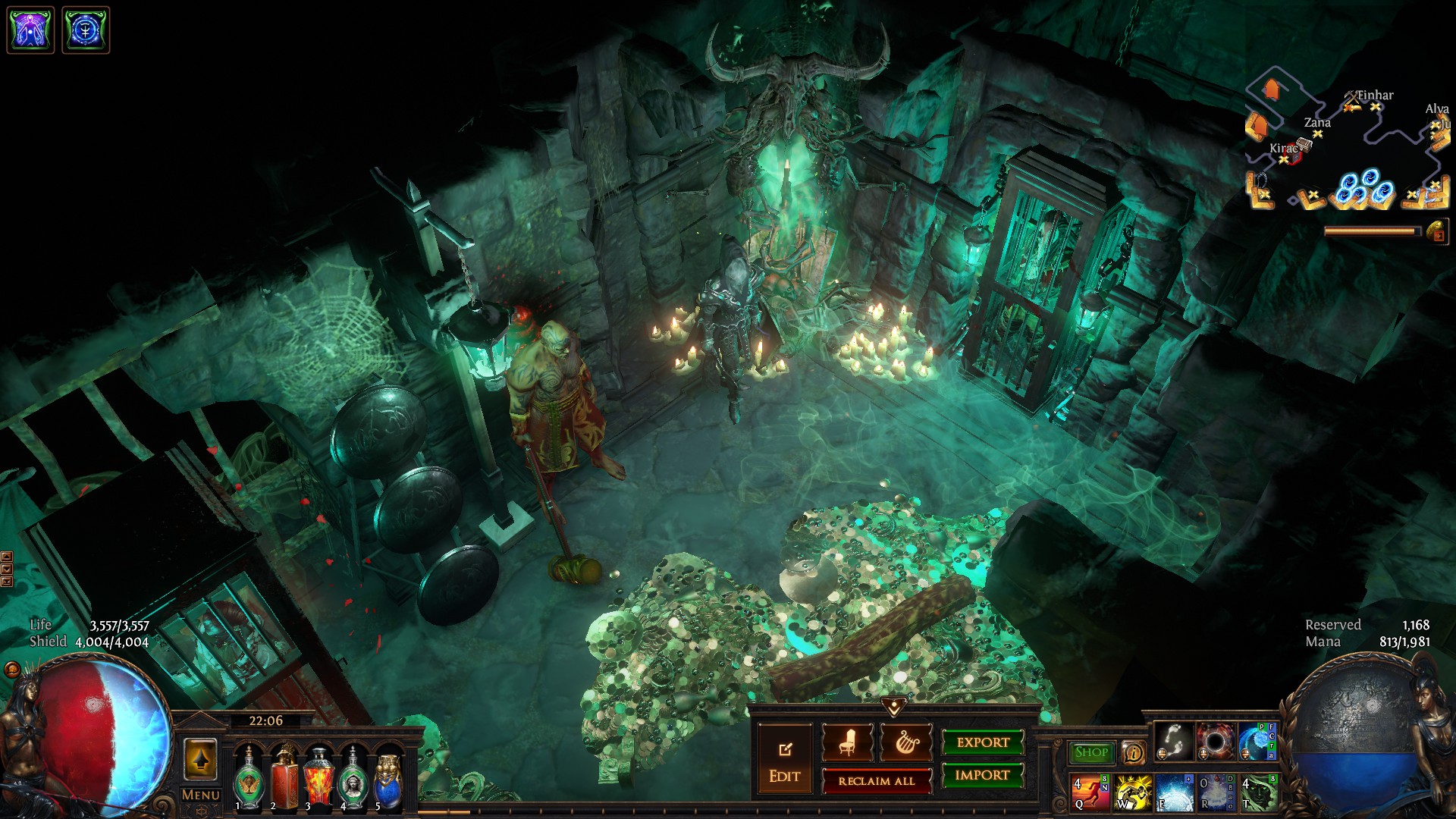The image size is (1456, 819).
Task: Collapse the hideout panel with the arrow
Action: pos(894,708)
